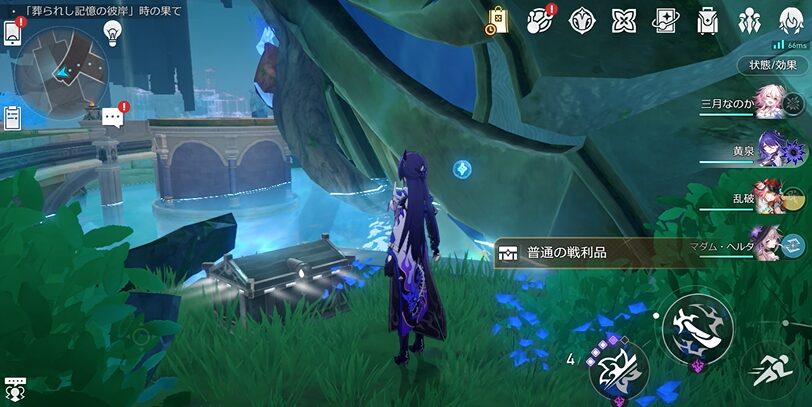Open the four-petal flower icon

point(624,20)
